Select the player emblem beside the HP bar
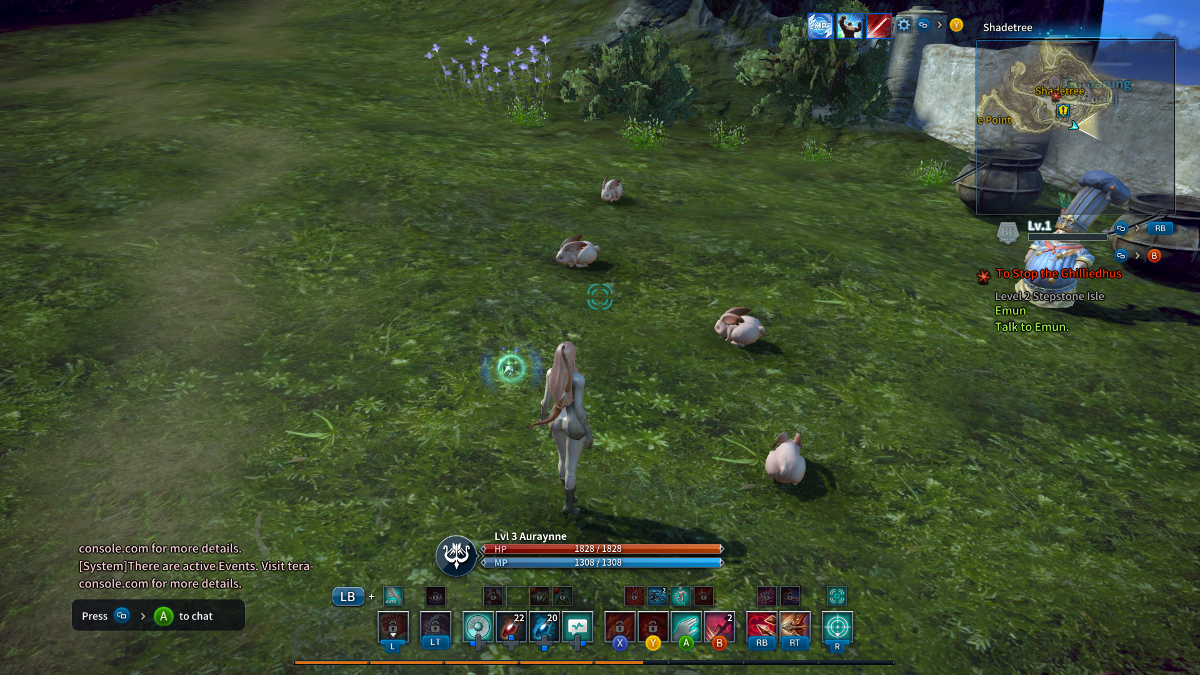The image size is (1200, 675). 456,556
